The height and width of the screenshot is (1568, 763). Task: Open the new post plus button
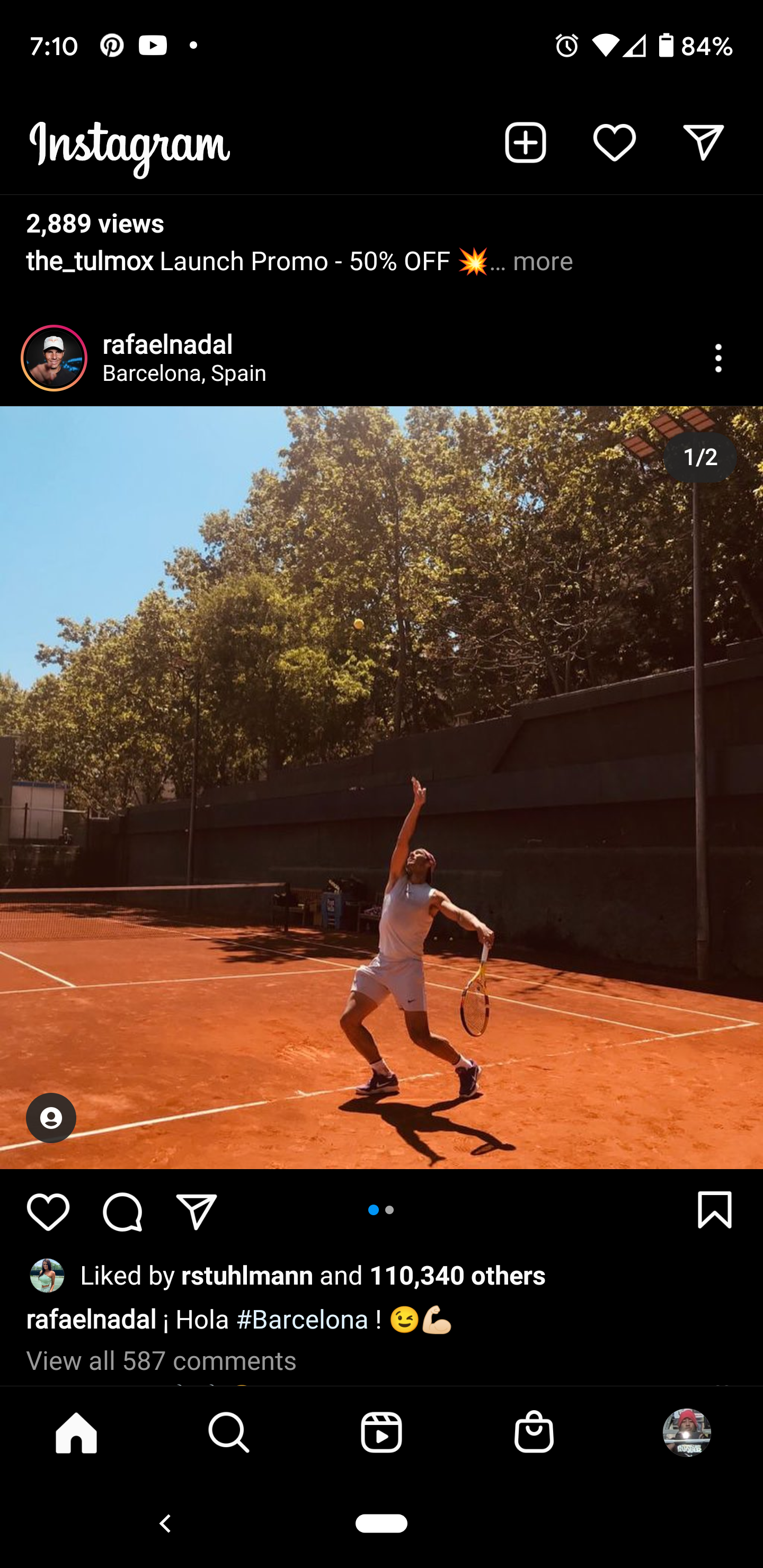coord(525,143)
